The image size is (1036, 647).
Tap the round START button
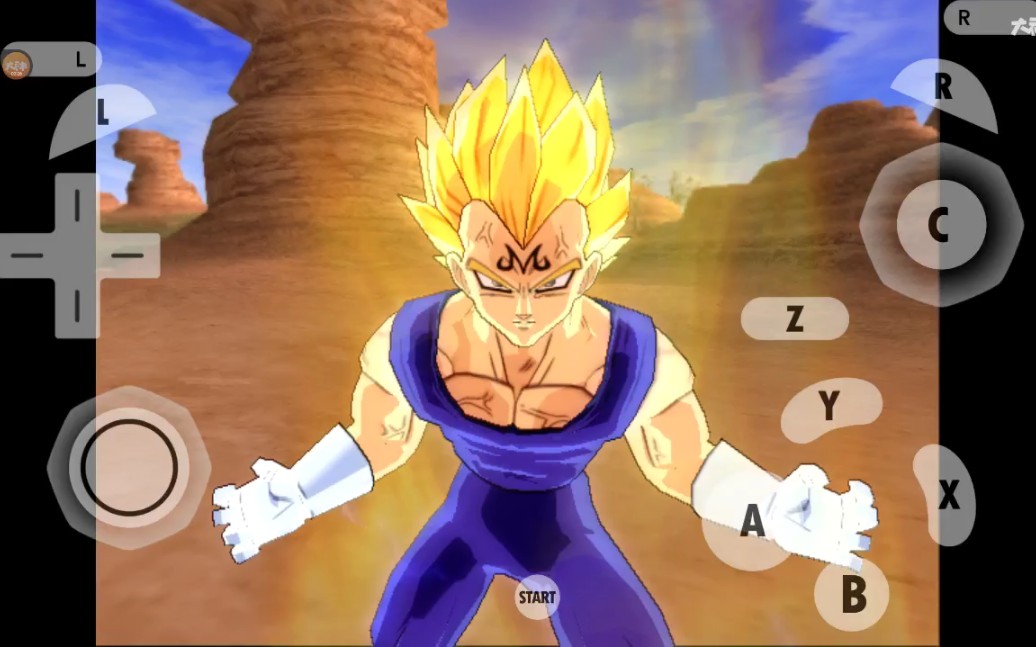click(537, 598)
